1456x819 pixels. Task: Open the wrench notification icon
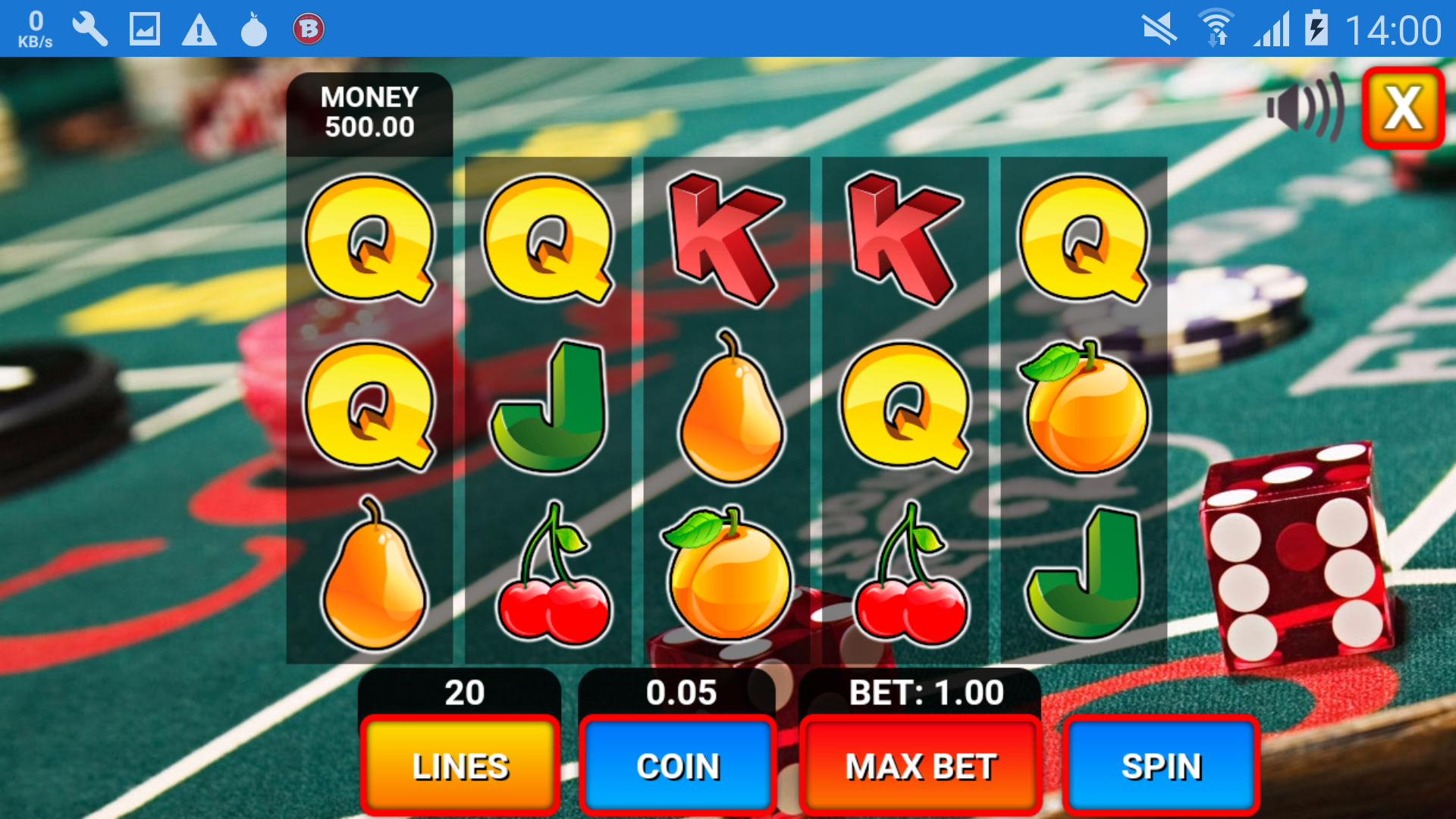(90, 29)
